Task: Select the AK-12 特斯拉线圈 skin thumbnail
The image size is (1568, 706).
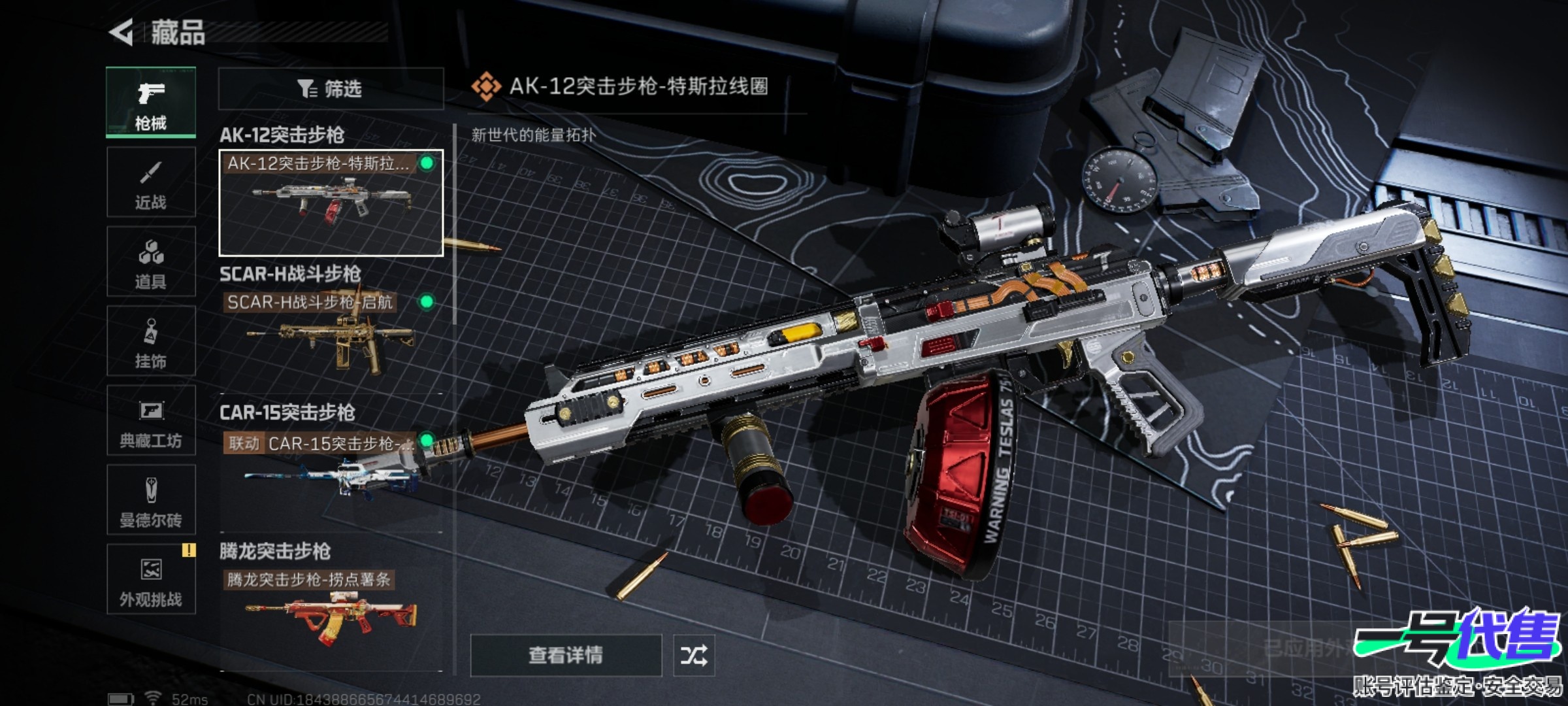Action: coord(331,203)
